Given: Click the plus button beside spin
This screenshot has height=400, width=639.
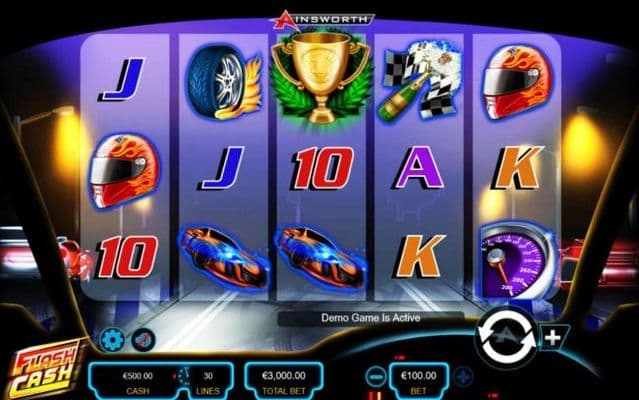Looking at the screenshot, I should point(553,336).
